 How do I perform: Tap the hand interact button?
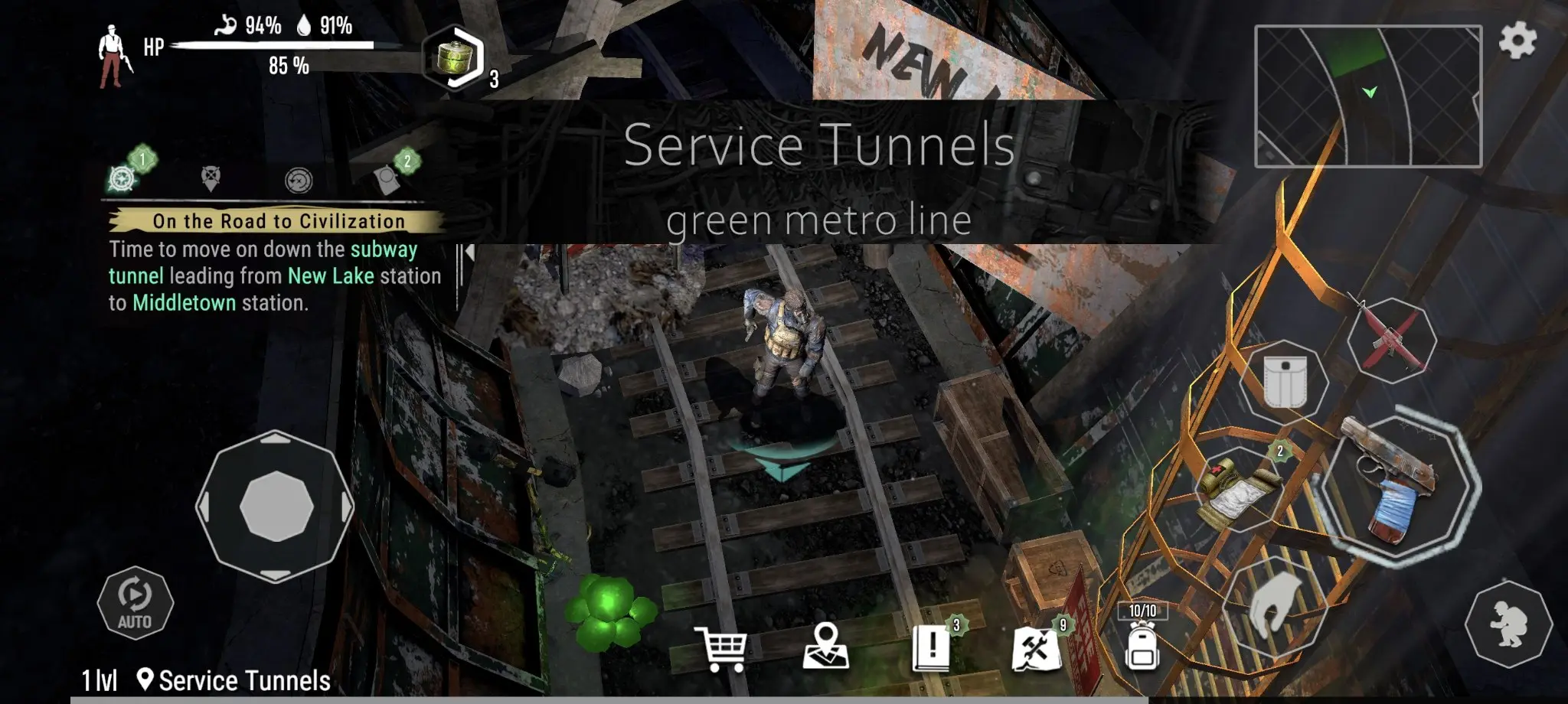tap(1274, 605)
